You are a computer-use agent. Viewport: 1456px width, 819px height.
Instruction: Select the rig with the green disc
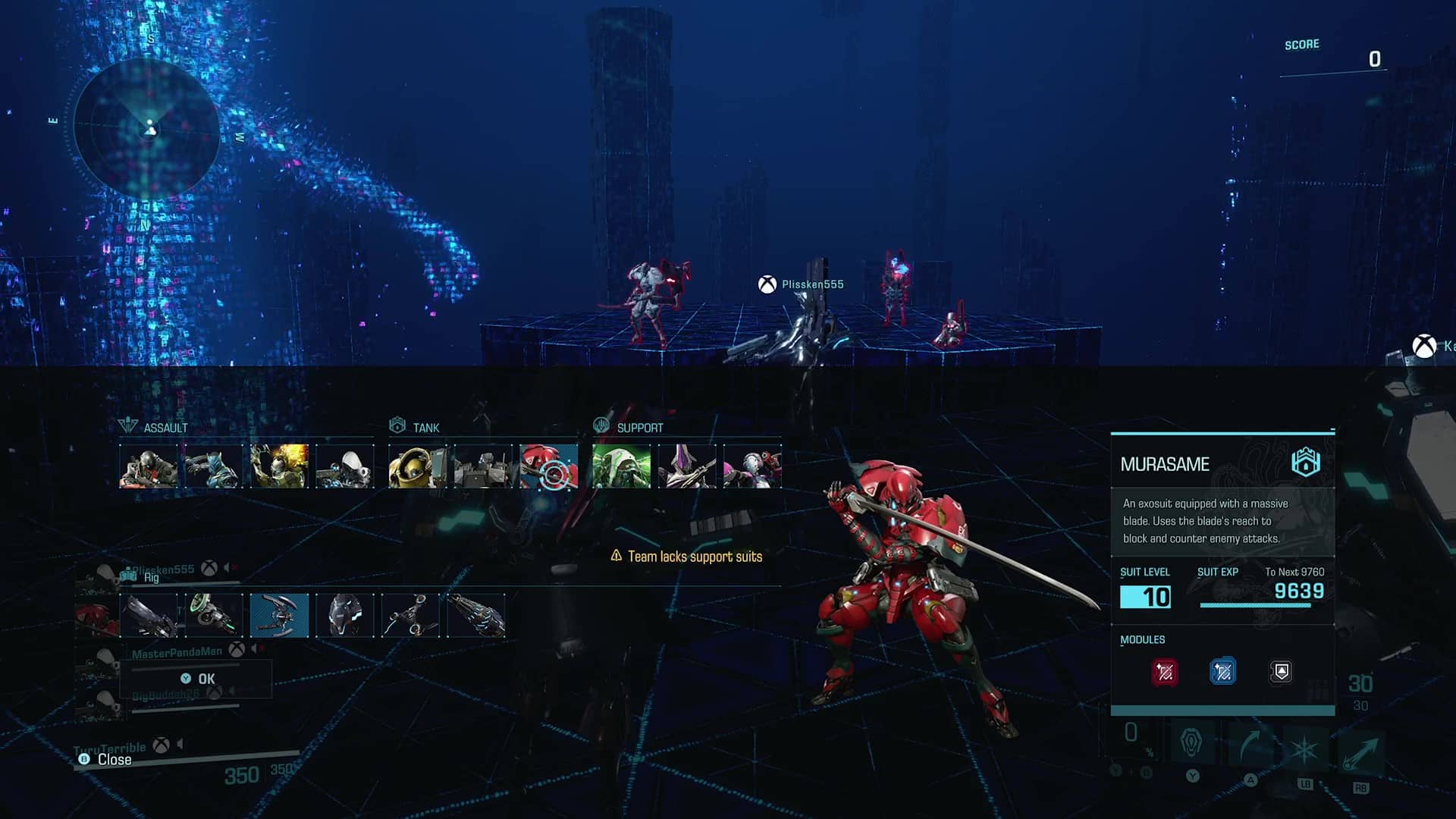pos(214,615)
